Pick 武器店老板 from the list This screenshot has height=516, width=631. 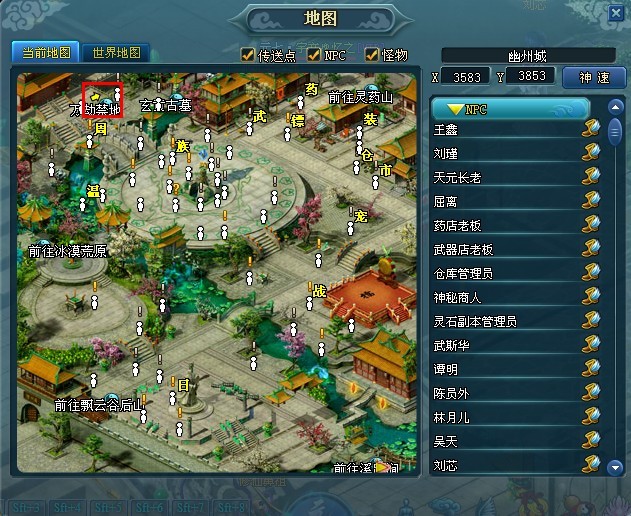click(464, 249)
